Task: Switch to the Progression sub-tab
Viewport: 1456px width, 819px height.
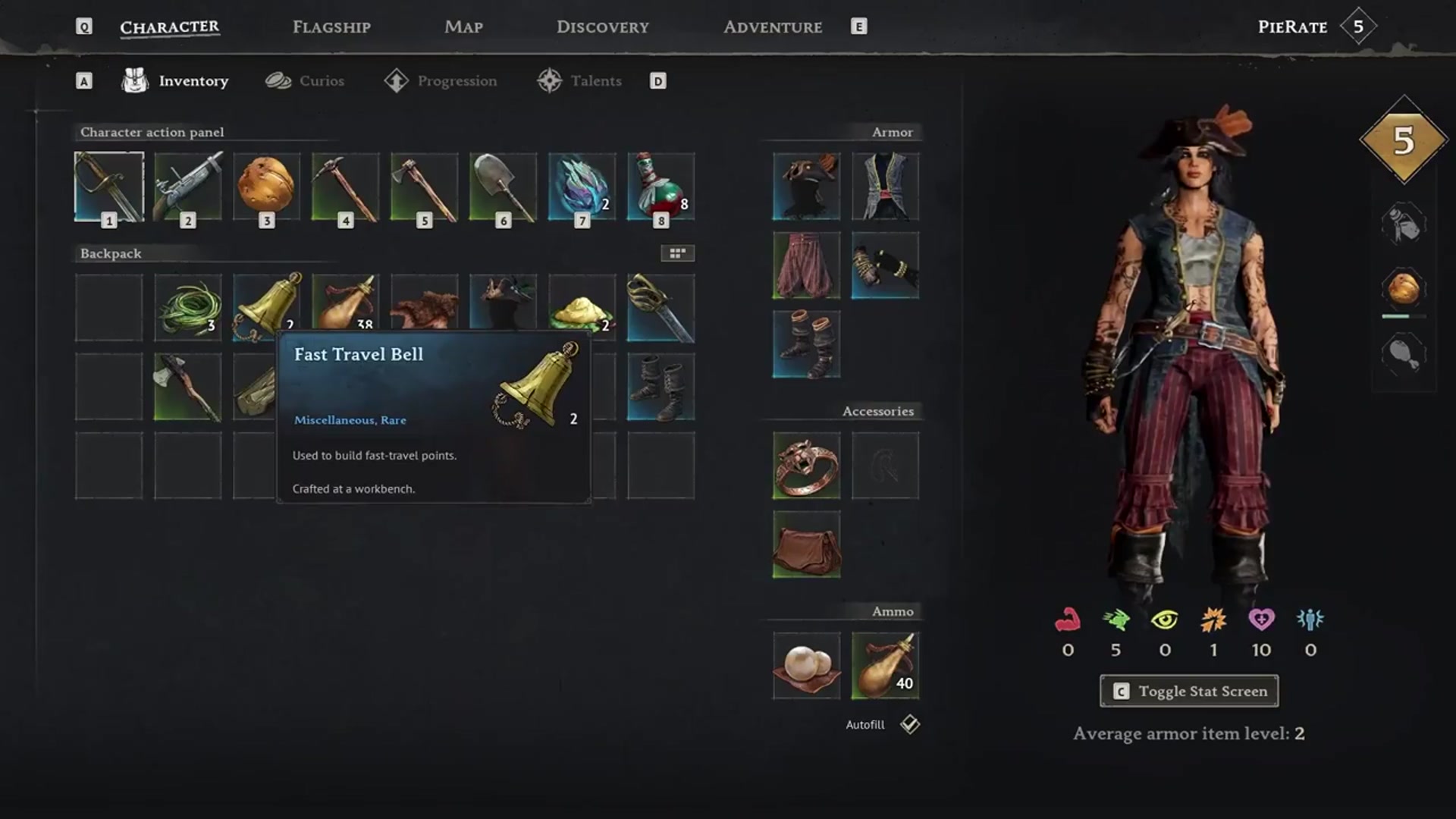Action: 441,81
